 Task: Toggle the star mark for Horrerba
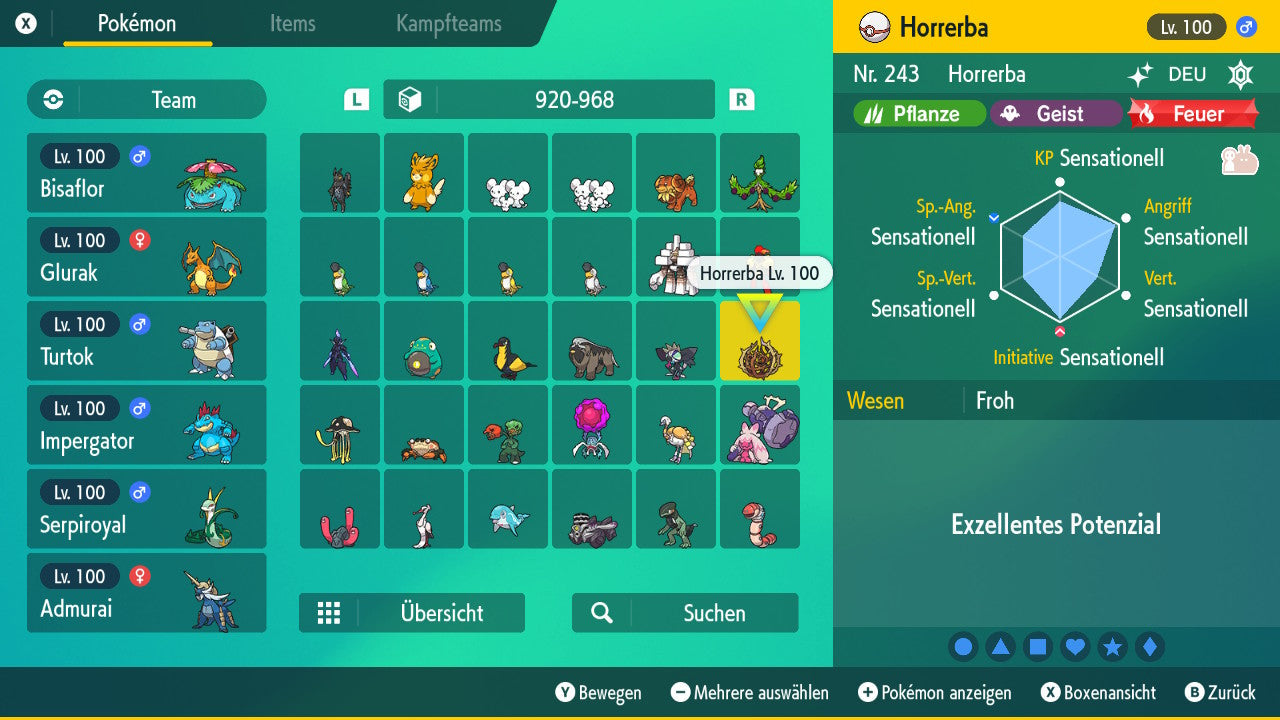[x=1113, y=646]
